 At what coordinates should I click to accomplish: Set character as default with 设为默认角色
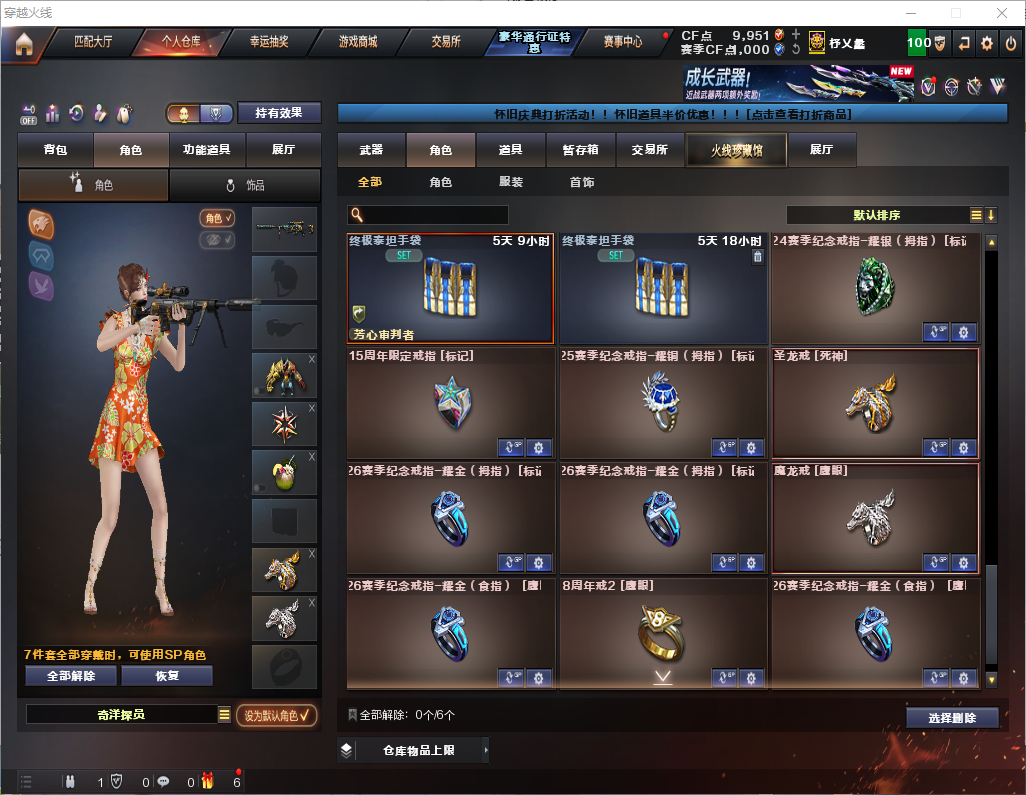coord(276,715)
